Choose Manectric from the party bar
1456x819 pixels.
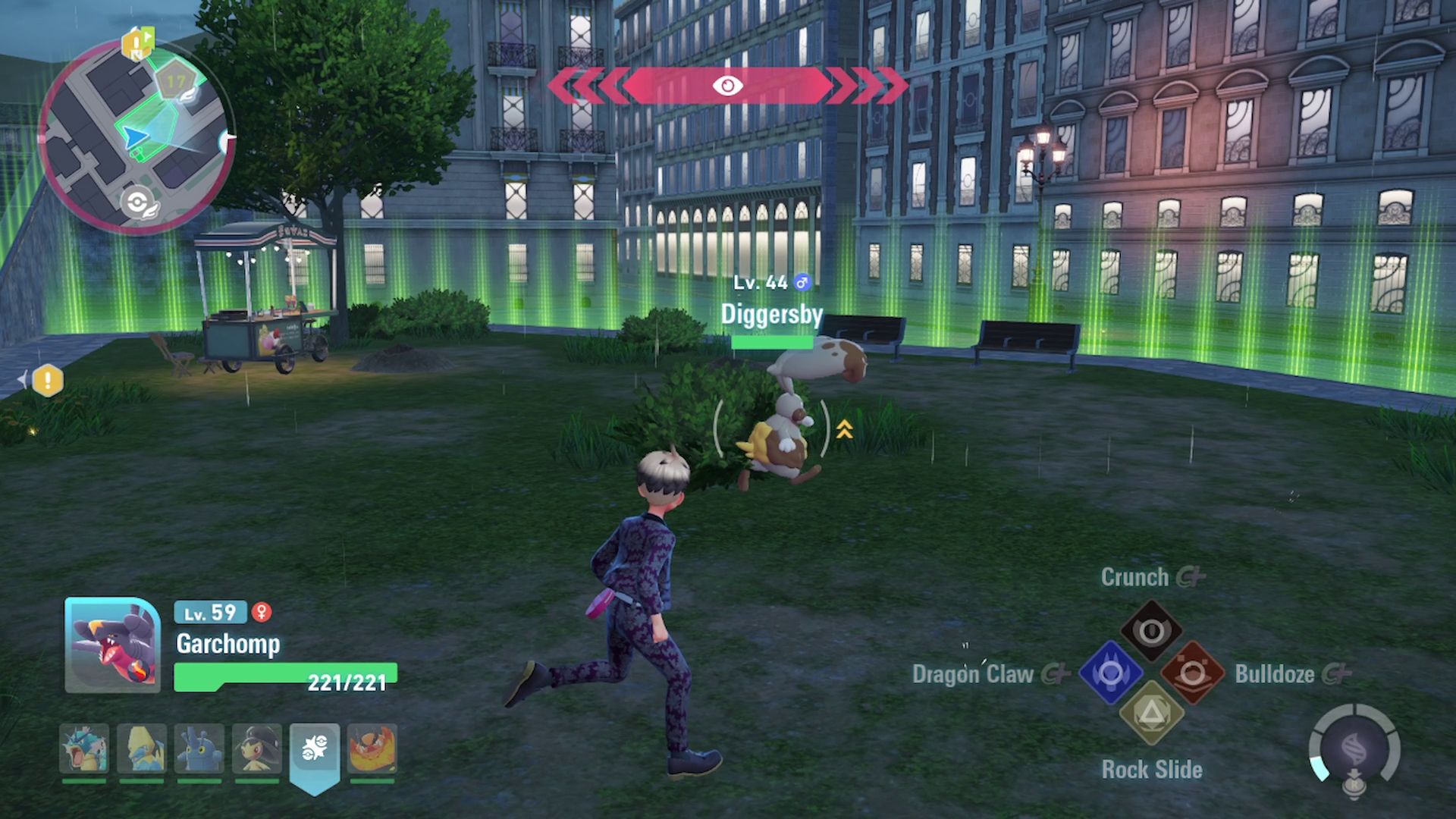pos(142,749)
